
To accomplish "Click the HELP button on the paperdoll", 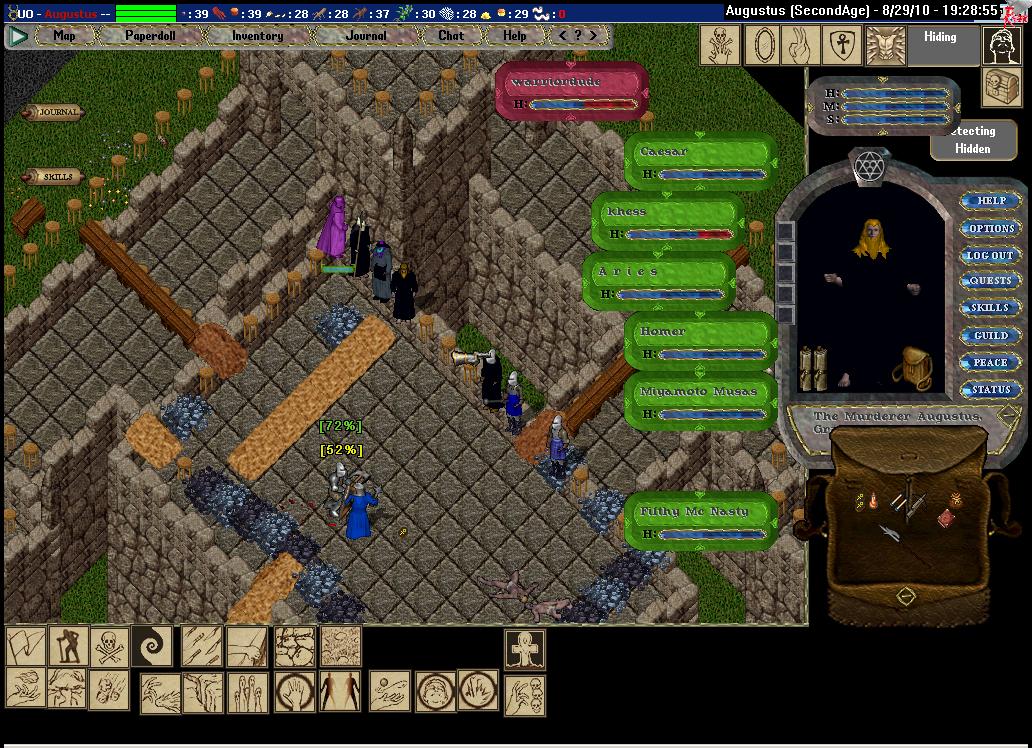I will click(x=990, y=201).
